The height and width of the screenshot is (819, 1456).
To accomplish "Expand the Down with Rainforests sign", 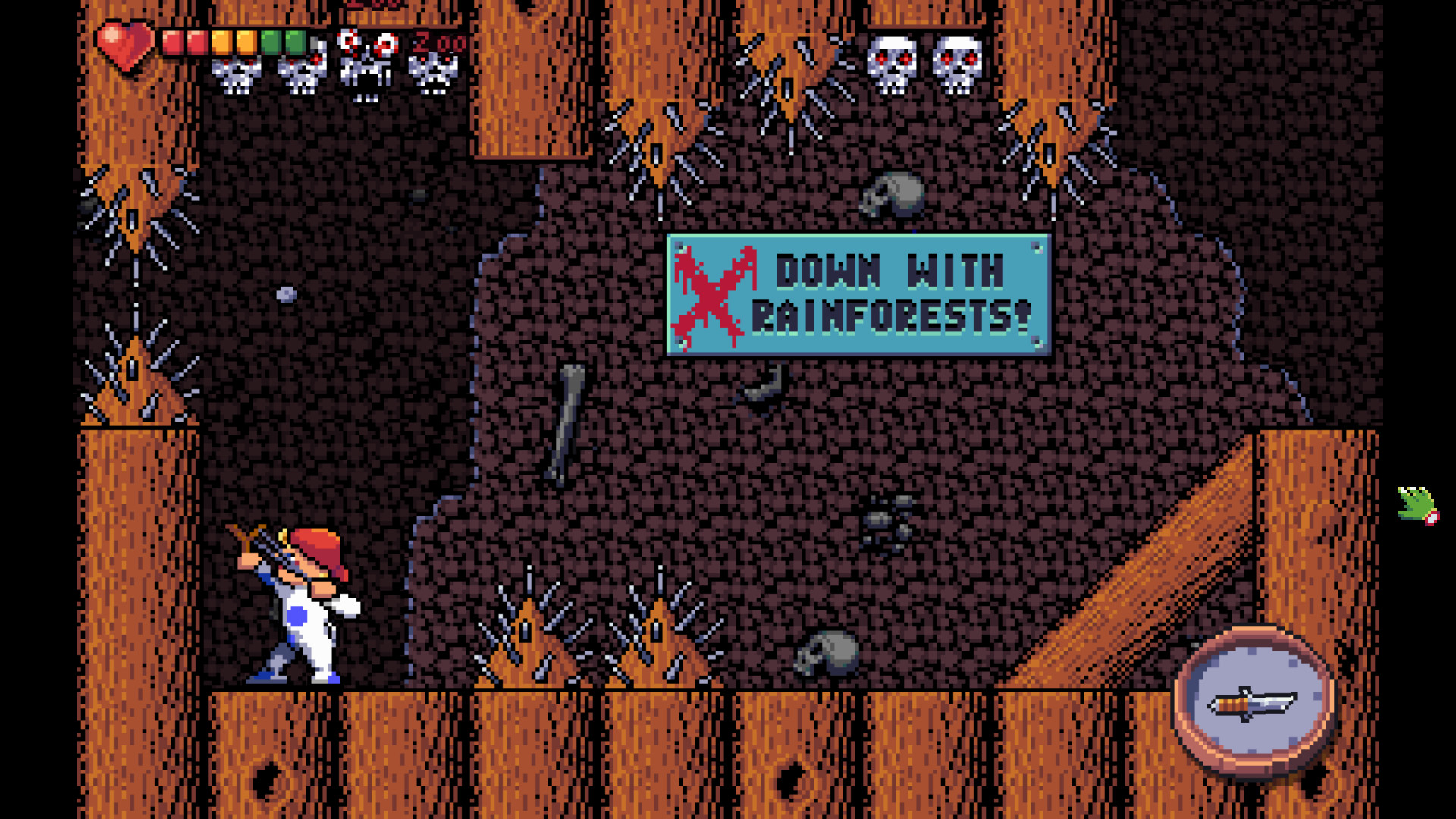I will coord(857,292).
